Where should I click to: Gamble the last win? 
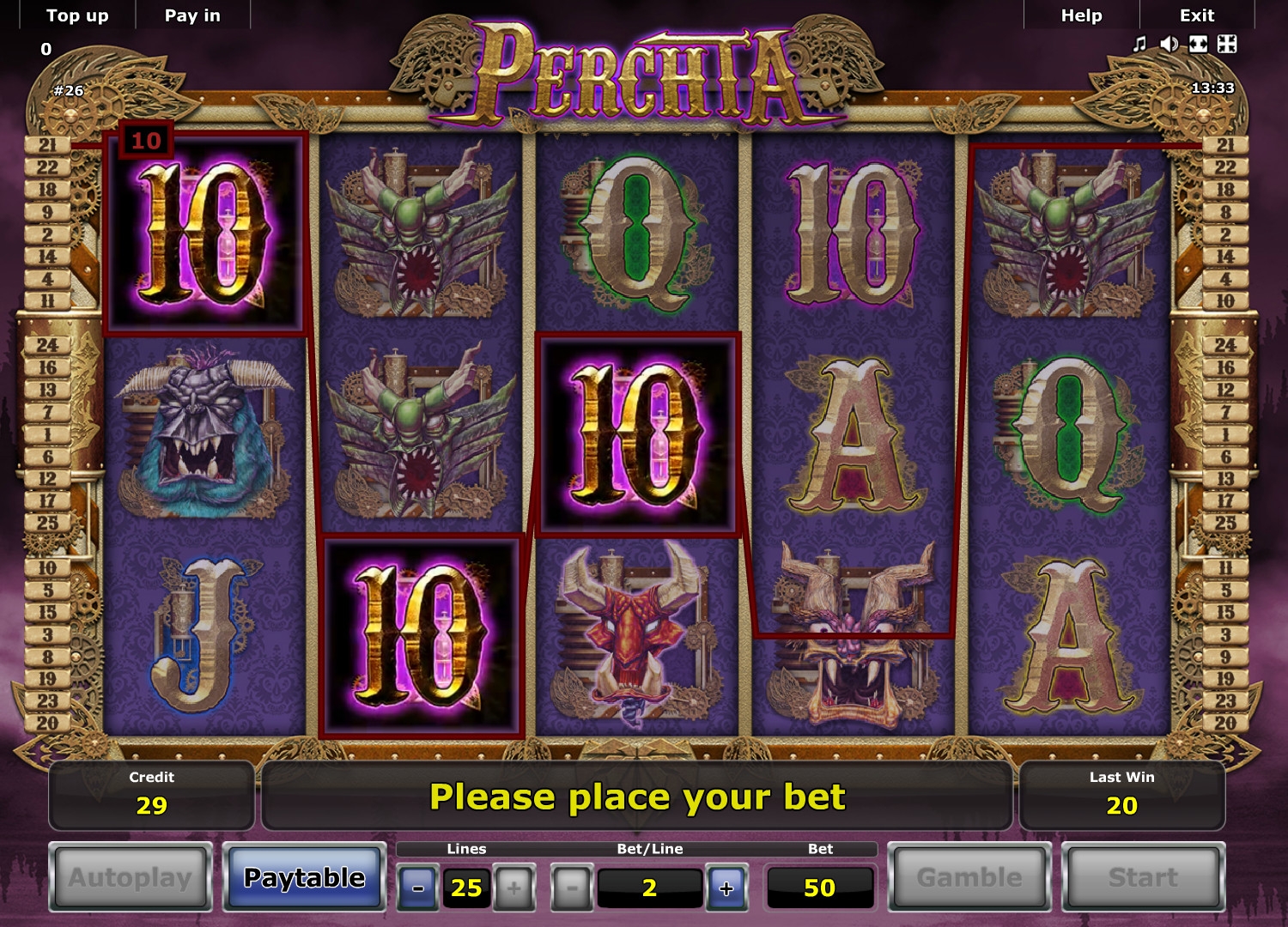pos(969,877)
